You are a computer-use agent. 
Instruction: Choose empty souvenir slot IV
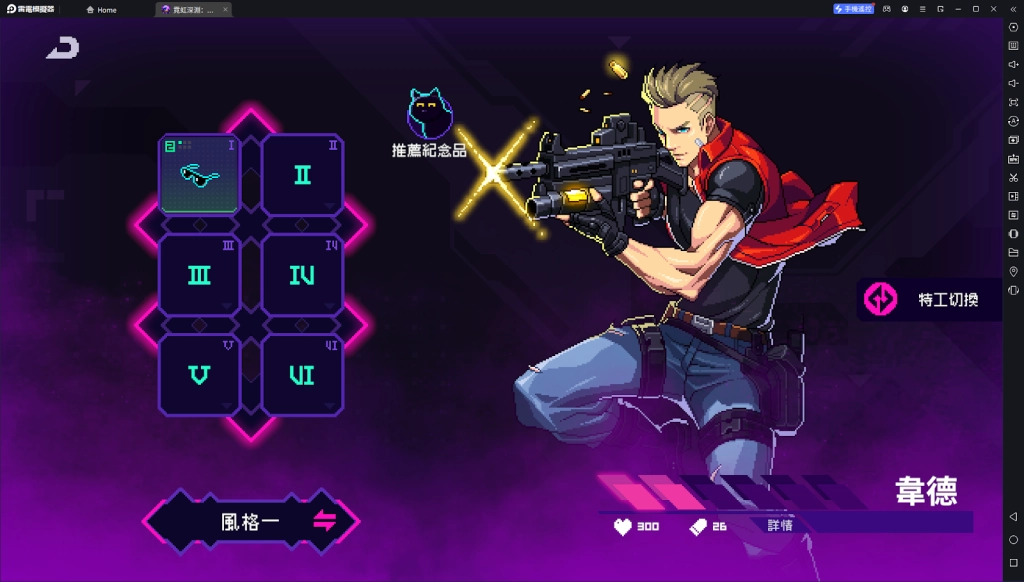(302, 275)
